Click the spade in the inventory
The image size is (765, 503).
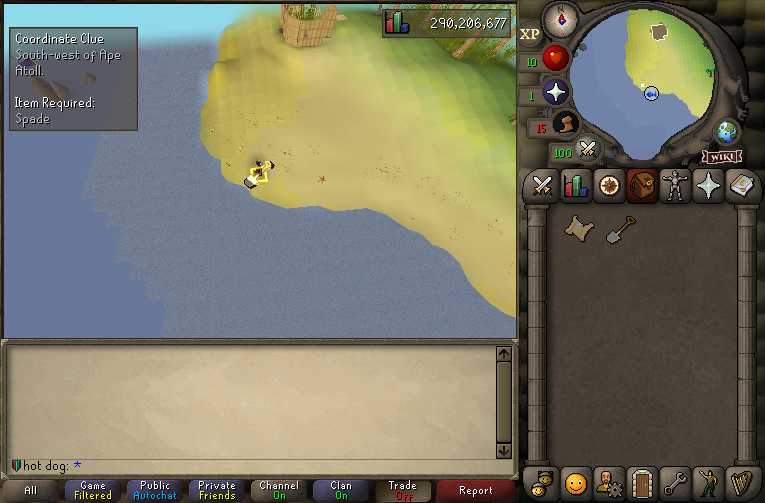620,228
